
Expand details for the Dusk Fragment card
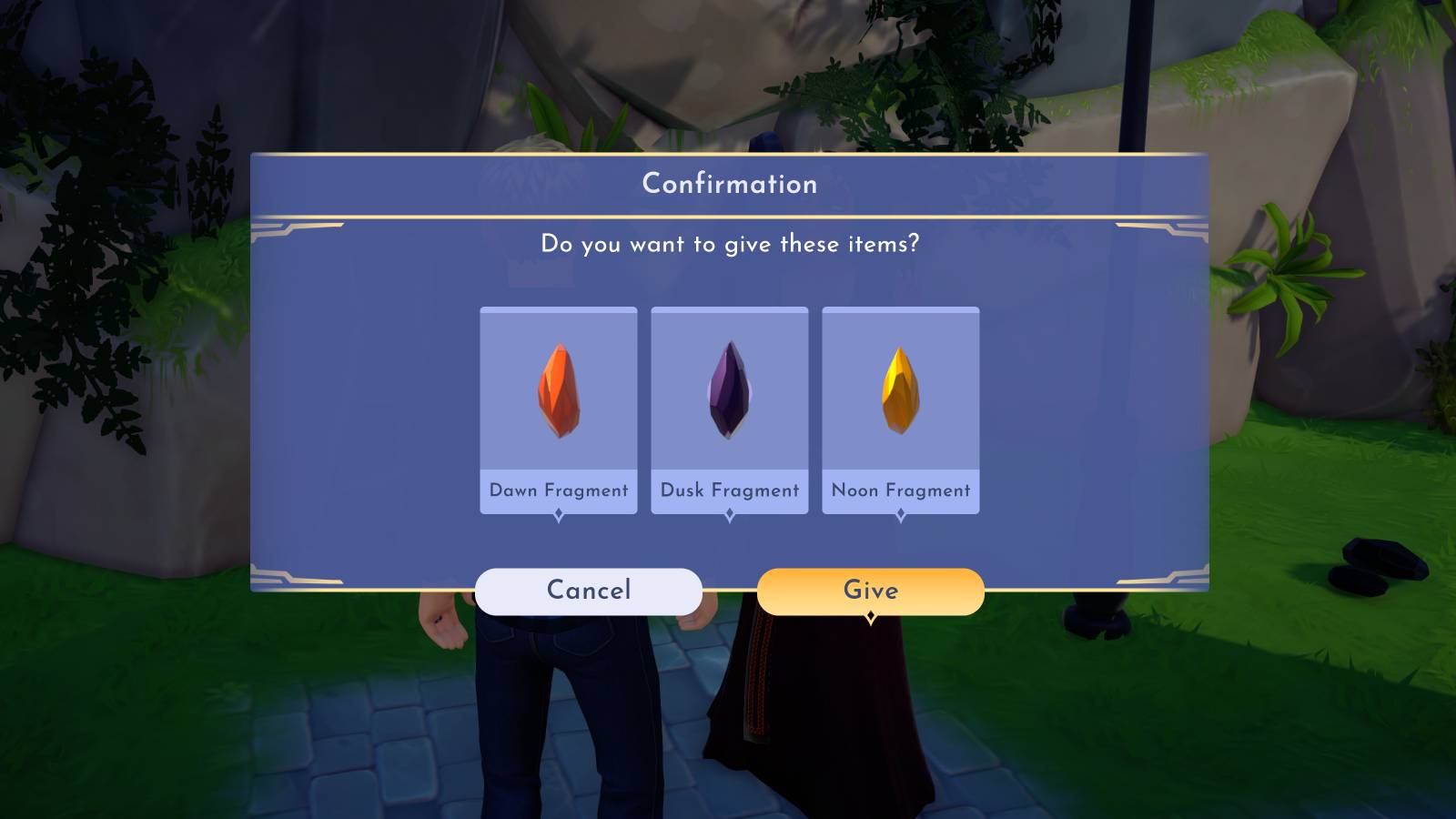pos(729,512)
